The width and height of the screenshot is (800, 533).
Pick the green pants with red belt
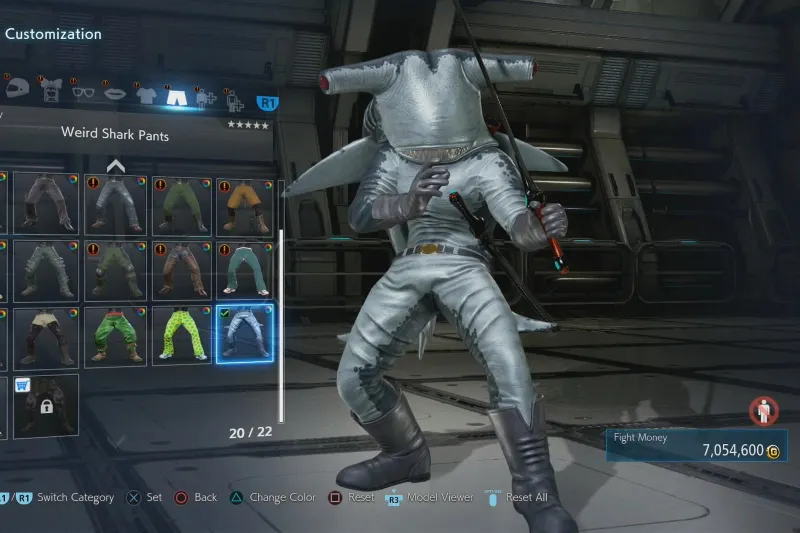[x=117, y=333]
